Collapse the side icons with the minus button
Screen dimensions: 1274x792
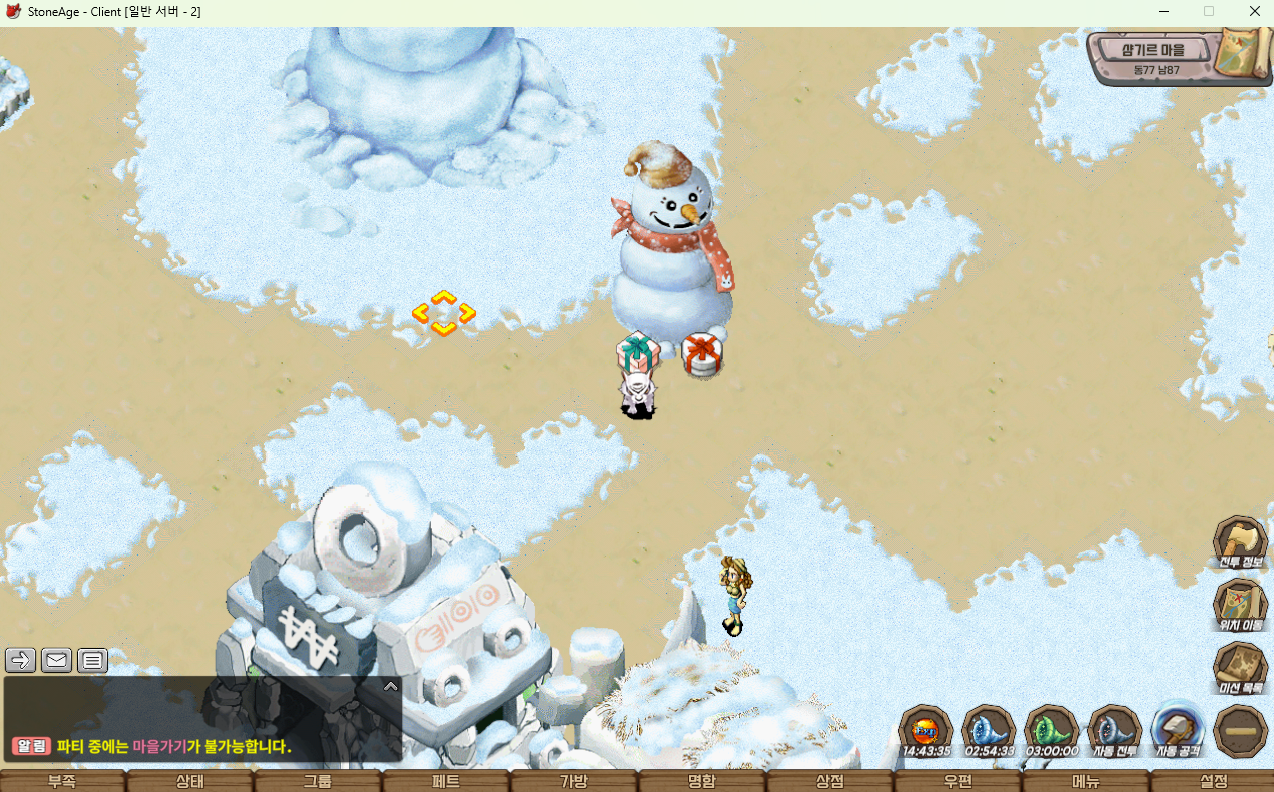(1240, 731)
